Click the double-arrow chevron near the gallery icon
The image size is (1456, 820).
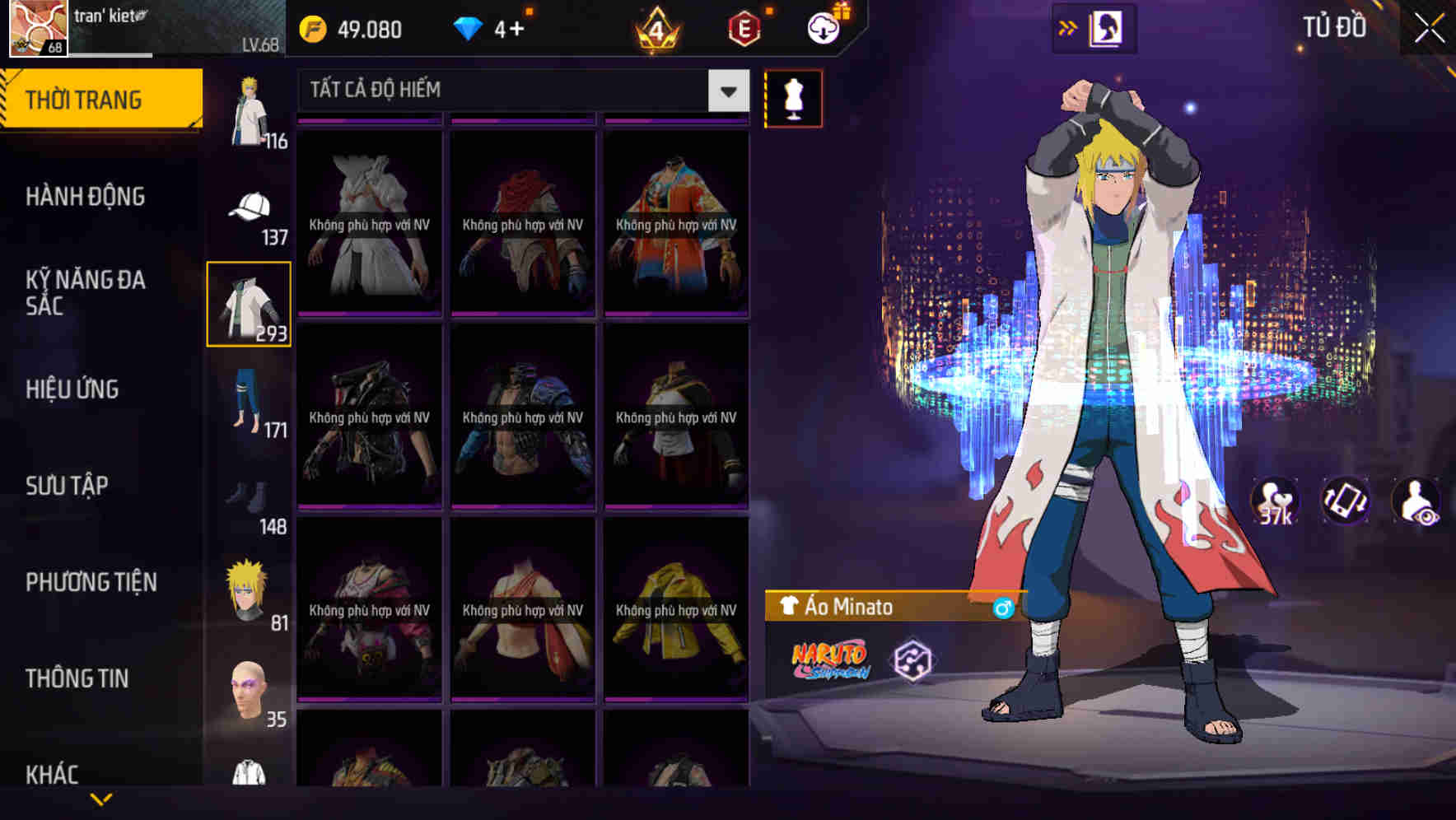coord(1067,27)
